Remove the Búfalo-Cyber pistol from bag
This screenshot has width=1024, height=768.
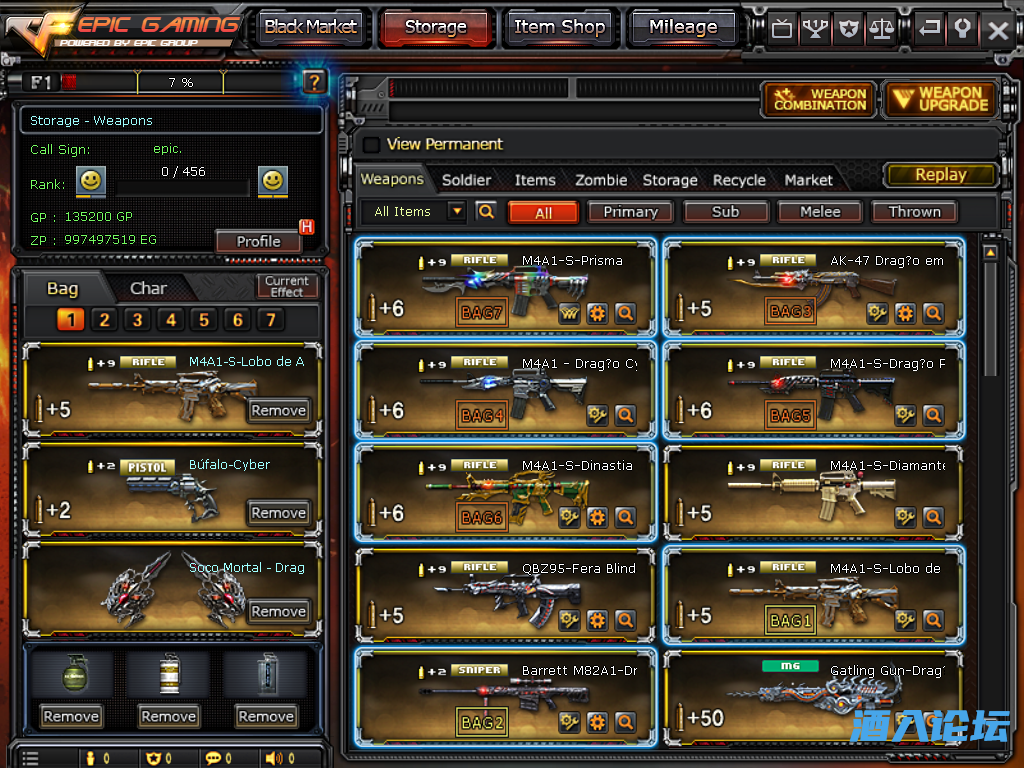click(278, 513)
